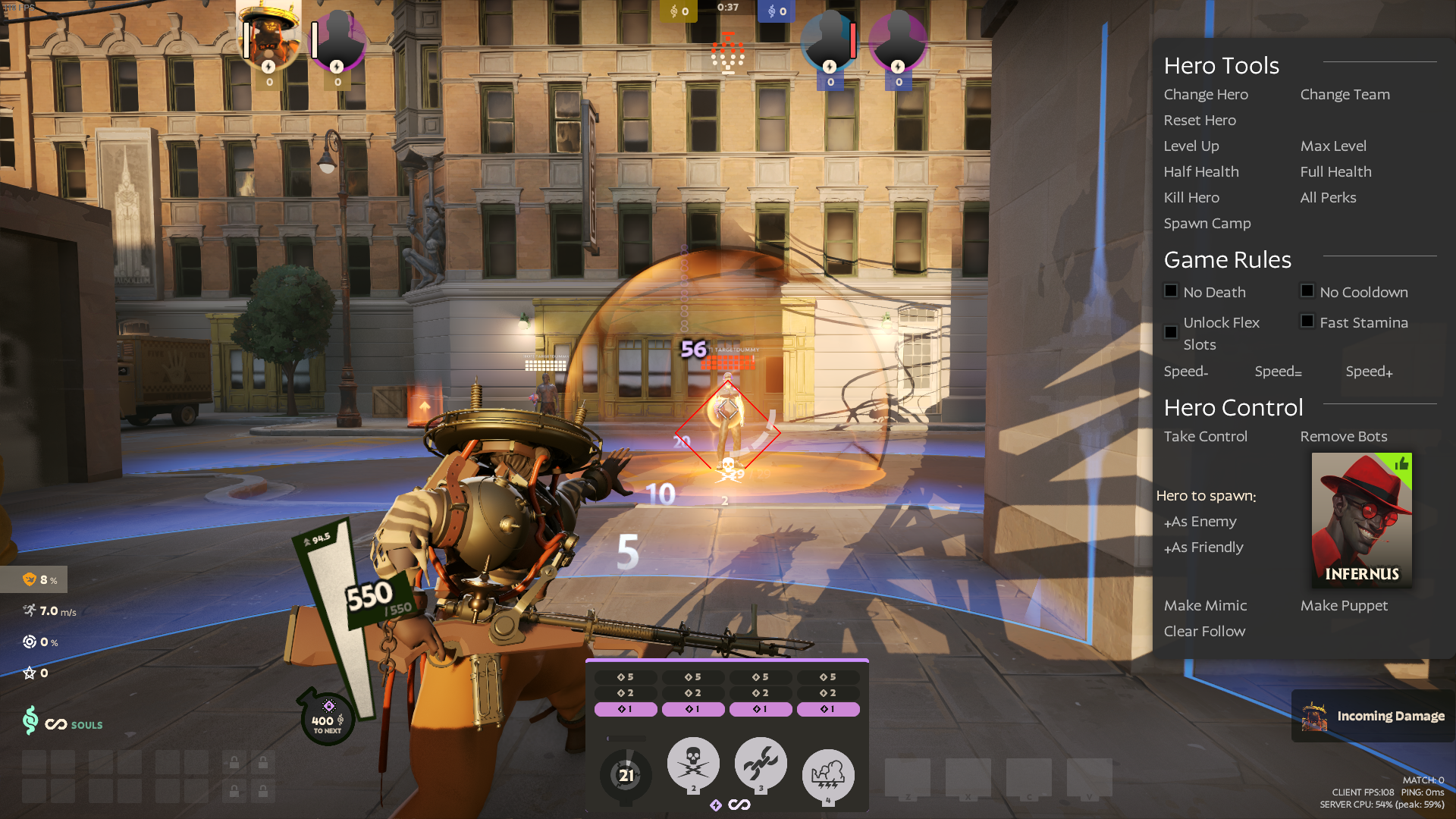Restore Full Health
This screenshot has height=819, width=1456.
[x=1335, y=172]
